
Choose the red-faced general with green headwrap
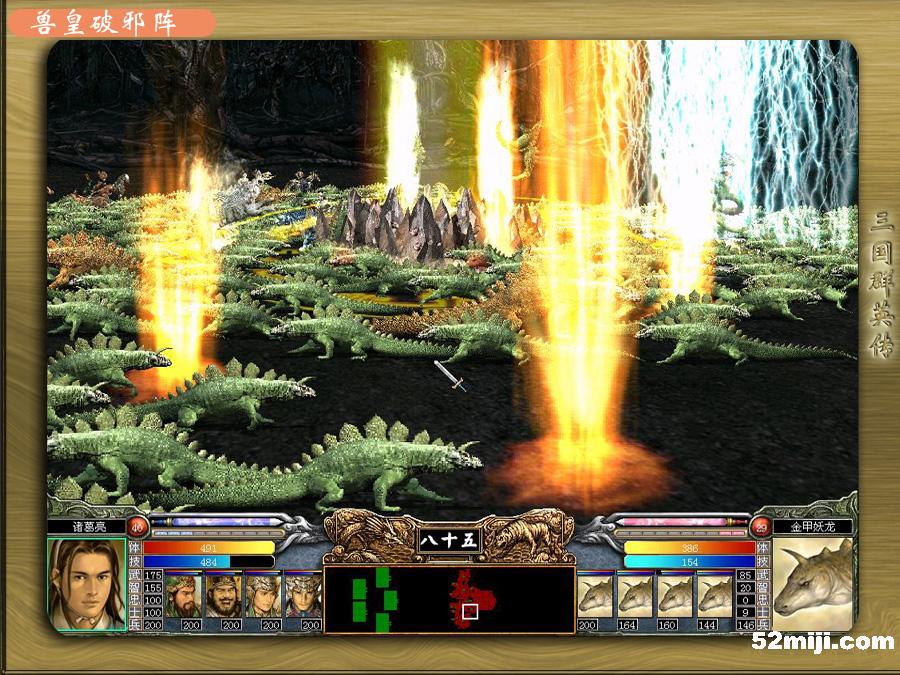(184, 596)
